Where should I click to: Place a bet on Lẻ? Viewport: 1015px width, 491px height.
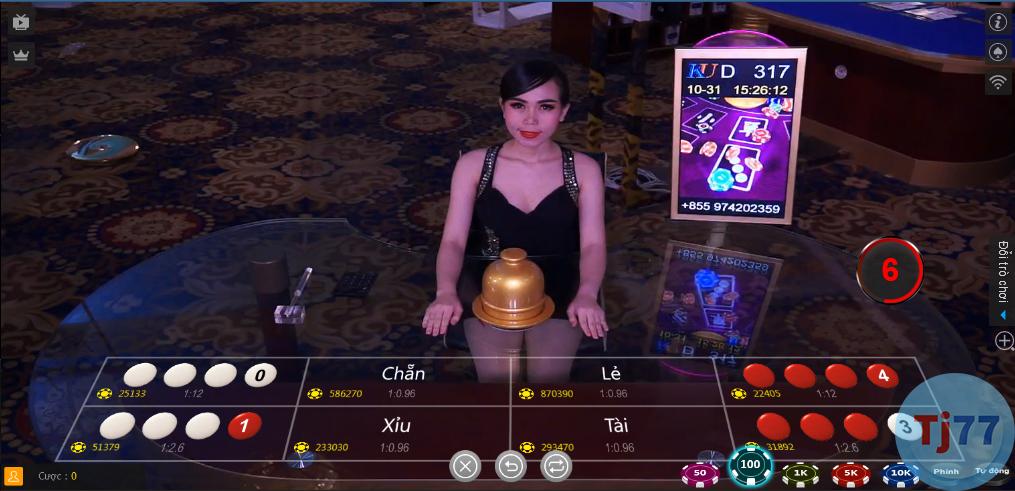[x=612, y=381]
